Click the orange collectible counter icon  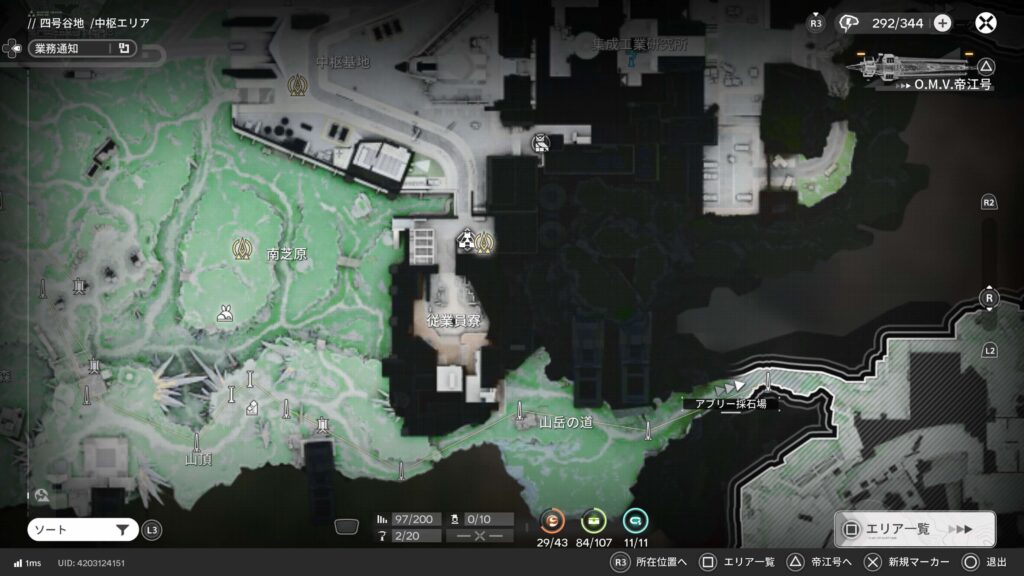point(553,520)
